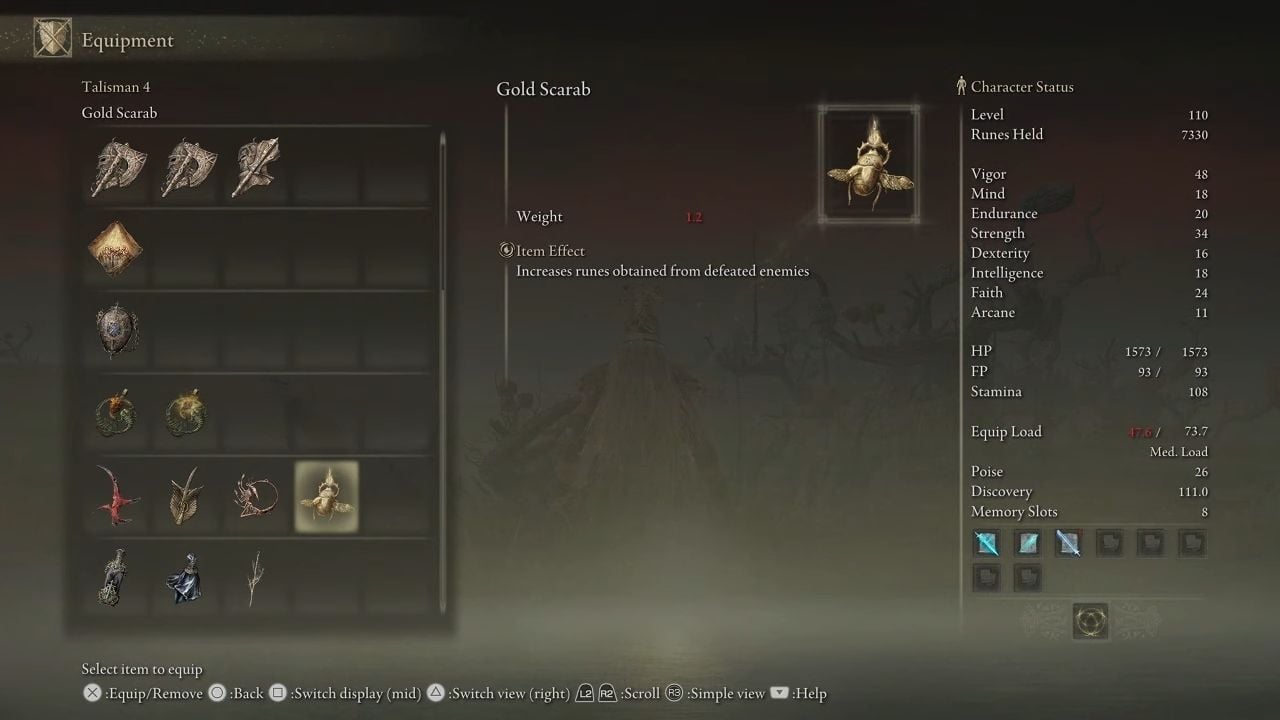Click the Equipment crossed-swords header icon
This screenshot has width=1280, height=720.
click(x=52, y=39)
